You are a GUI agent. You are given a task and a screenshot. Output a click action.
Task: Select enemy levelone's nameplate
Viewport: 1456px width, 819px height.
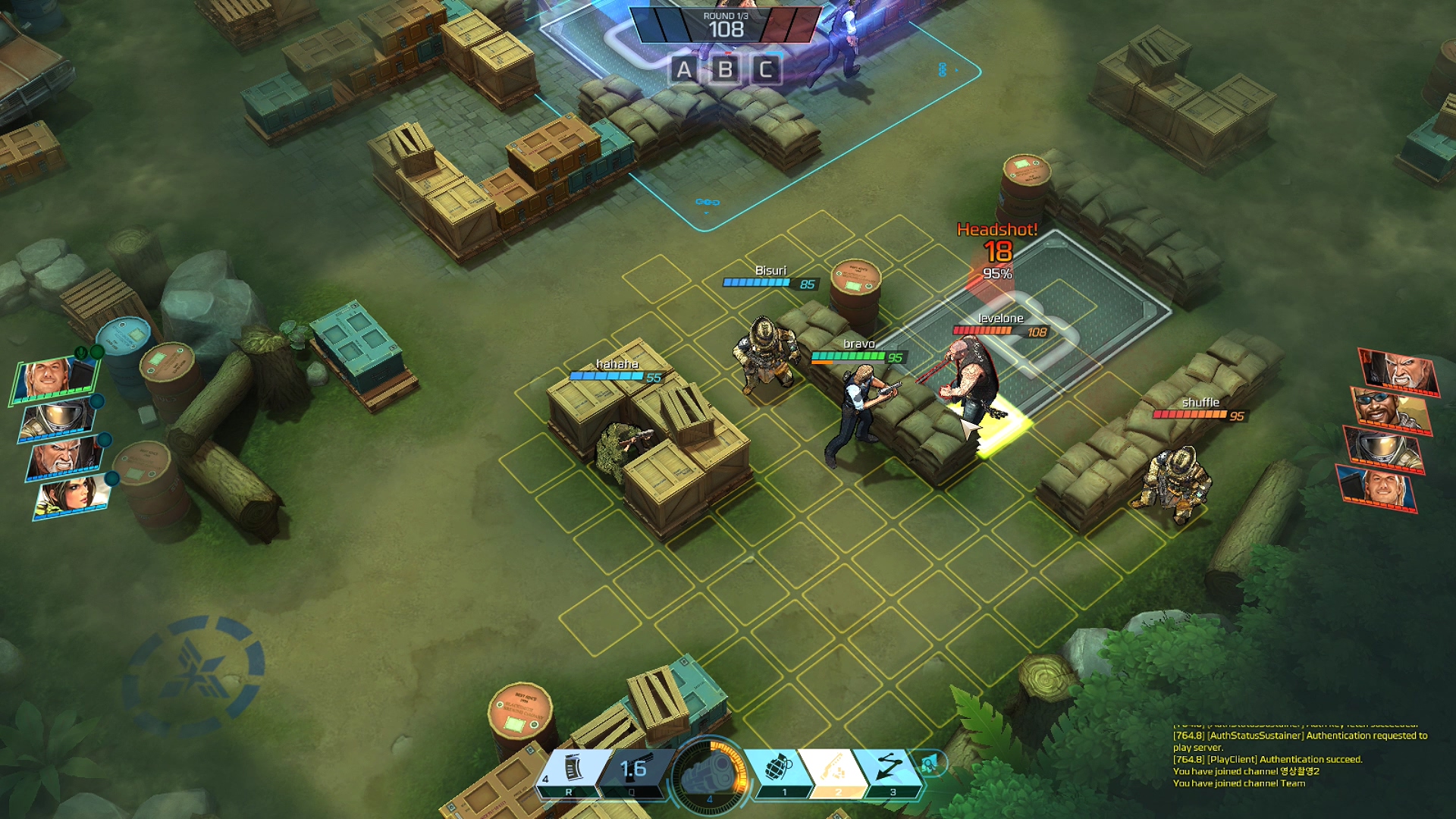(1001, 320)
